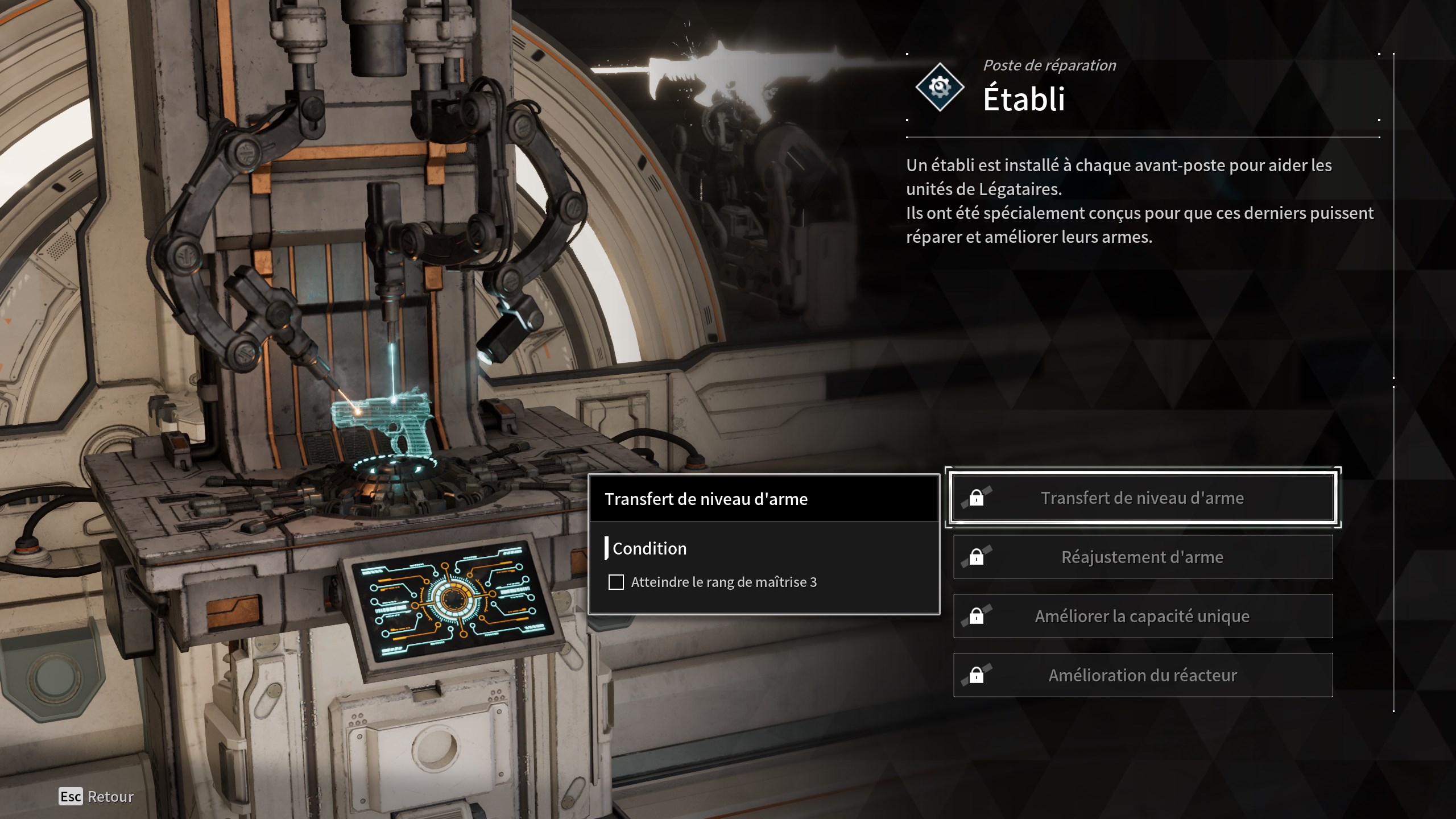This screenshot has height=819, width=1456.
Task: Open Améliorer la capacité unique
Action: pyautogui.click(x=1142, y=616)
